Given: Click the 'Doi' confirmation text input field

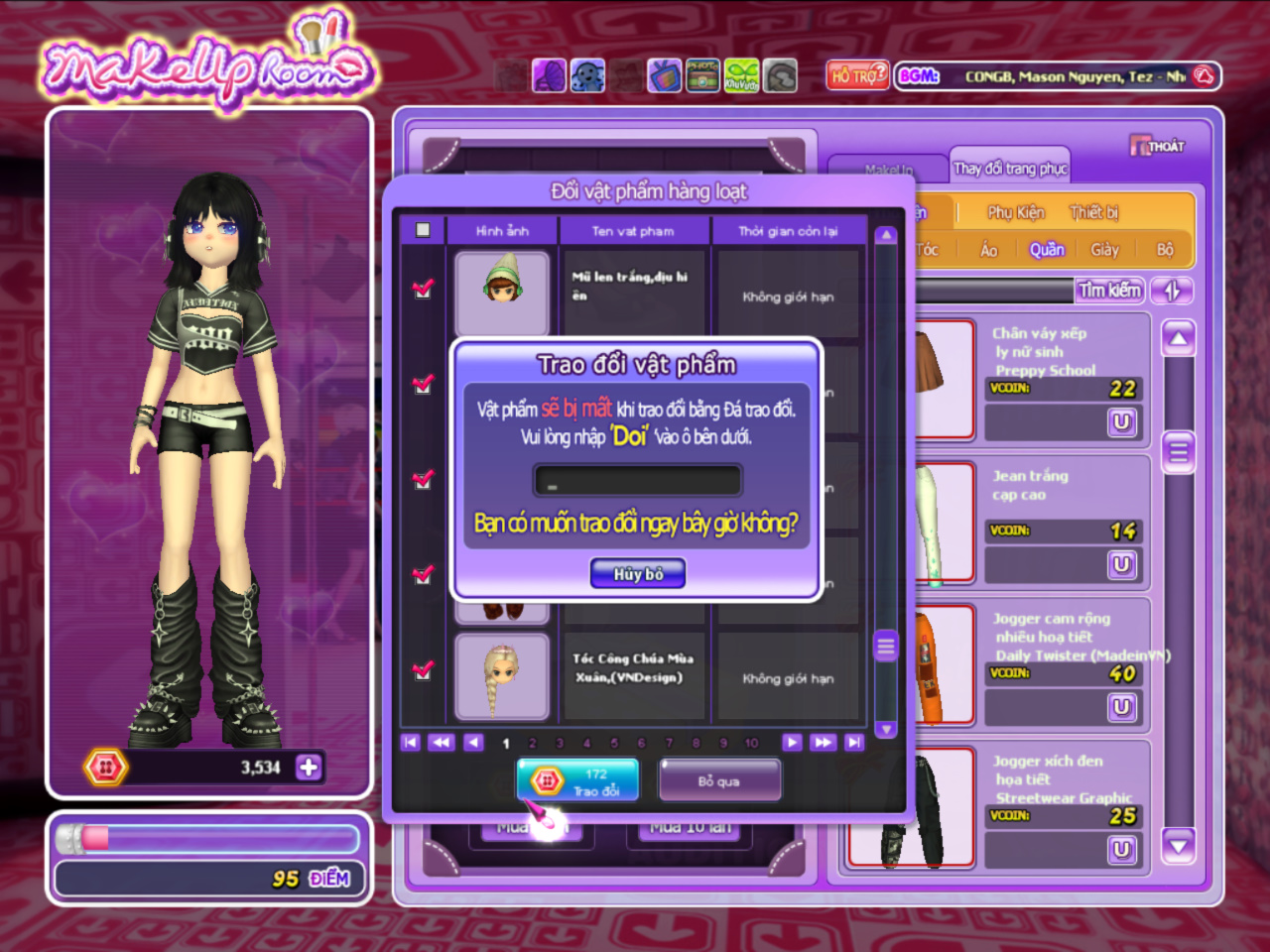Looking at the screenshot, I should pos(637,481).
